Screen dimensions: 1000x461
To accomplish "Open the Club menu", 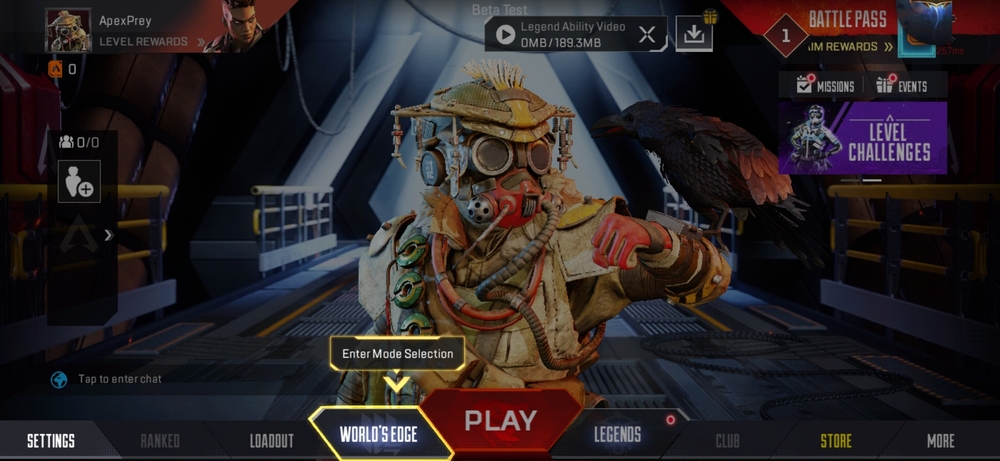I will (x=727, y=441).
